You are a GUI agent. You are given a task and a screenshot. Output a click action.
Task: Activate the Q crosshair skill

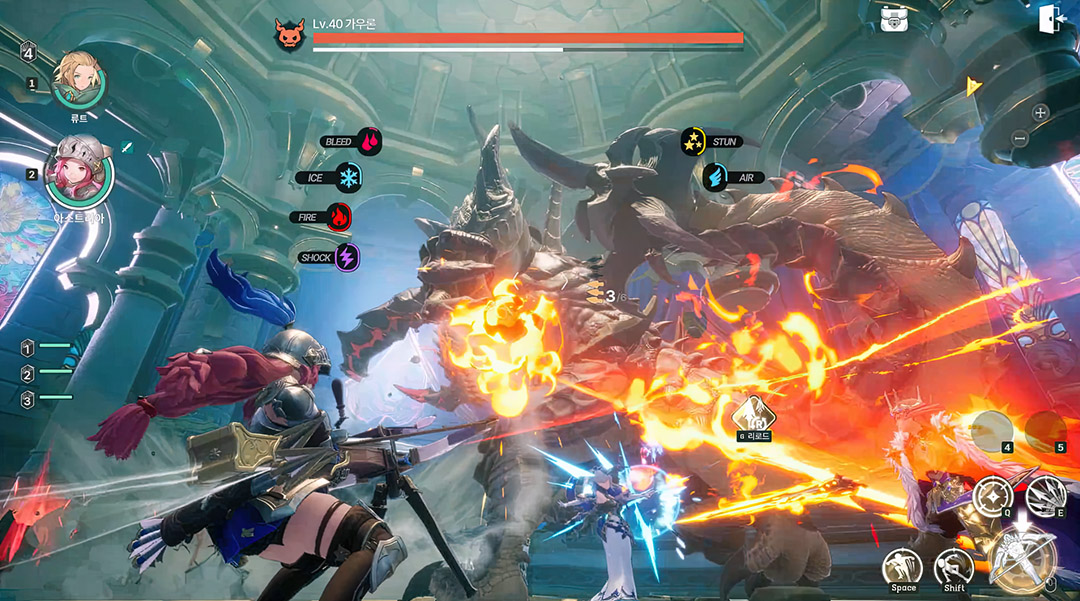993,496
